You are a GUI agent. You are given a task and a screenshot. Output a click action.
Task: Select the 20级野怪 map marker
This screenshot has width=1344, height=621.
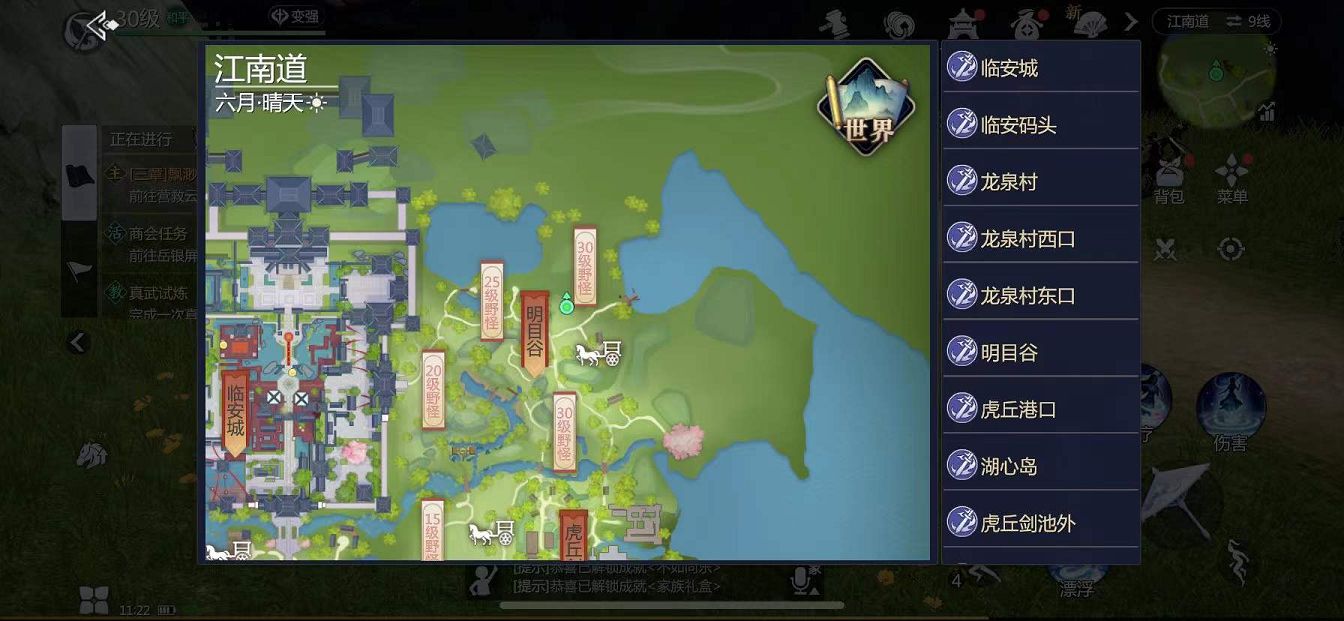click(433, 390)
